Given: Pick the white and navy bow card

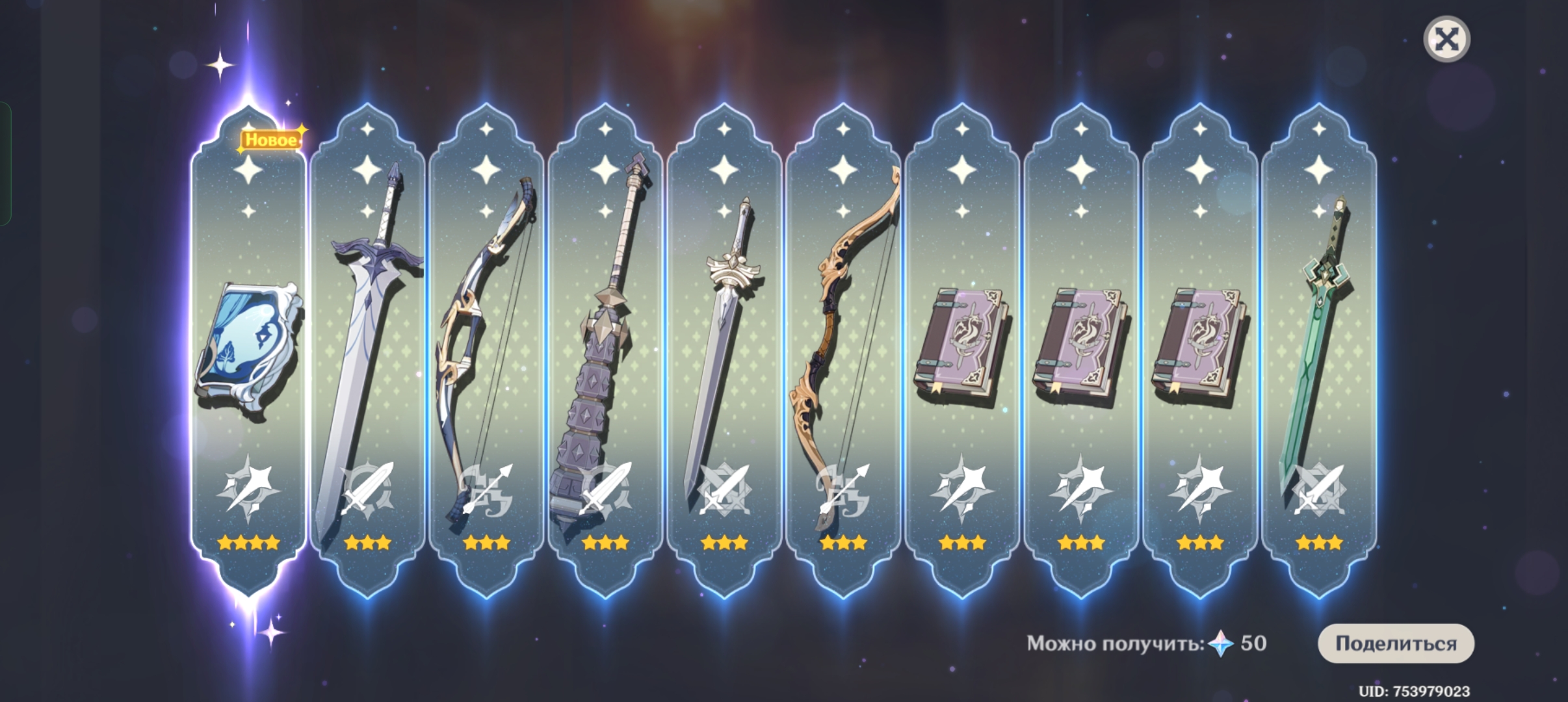Looking at the screenshot, I should pos(486,351).
